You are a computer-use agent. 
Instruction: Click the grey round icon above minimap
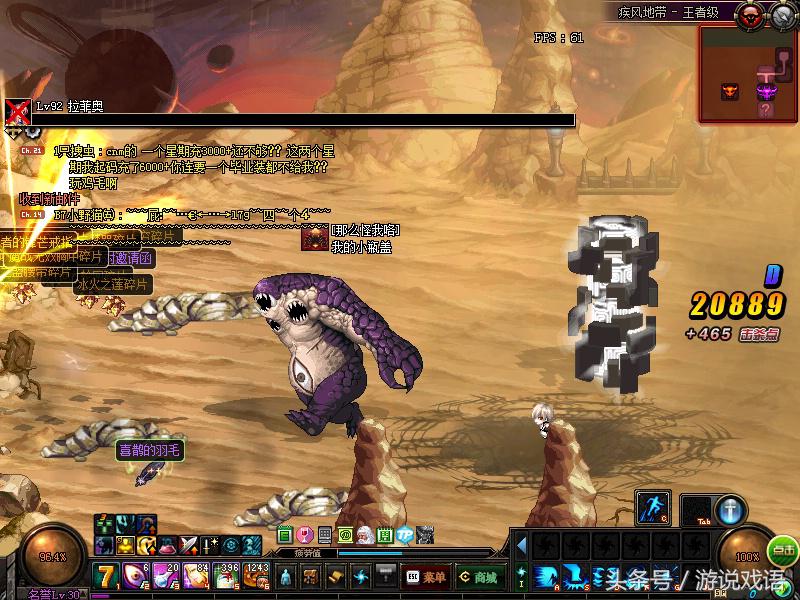coord(781,14)
